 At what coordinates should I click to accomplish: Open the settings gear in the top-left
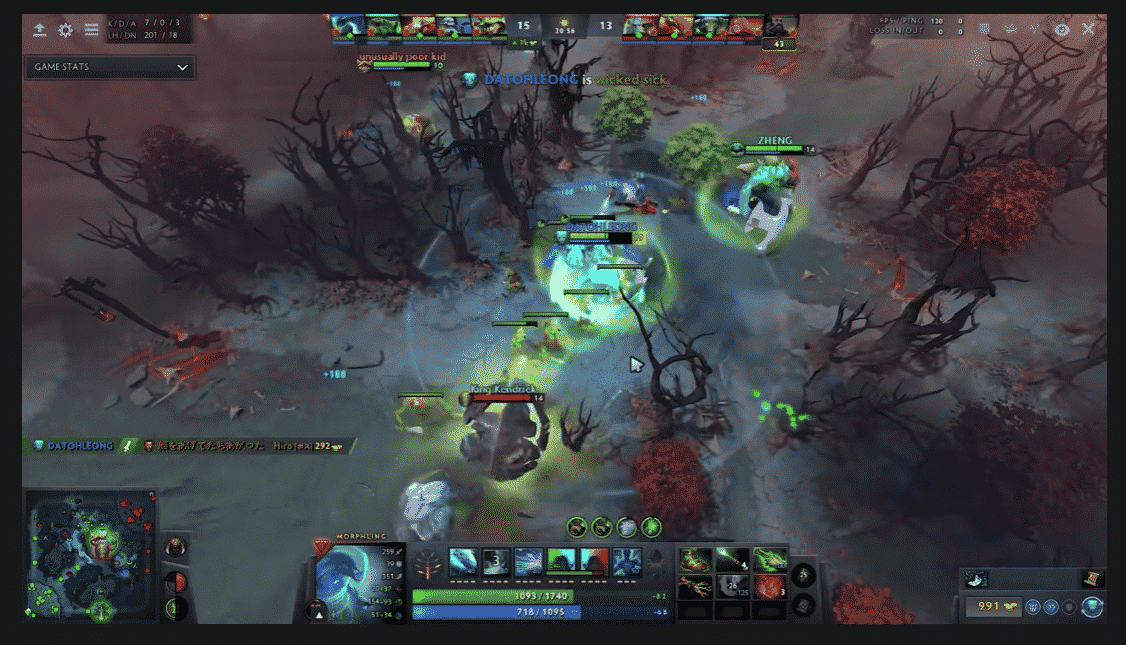[65, 30]
